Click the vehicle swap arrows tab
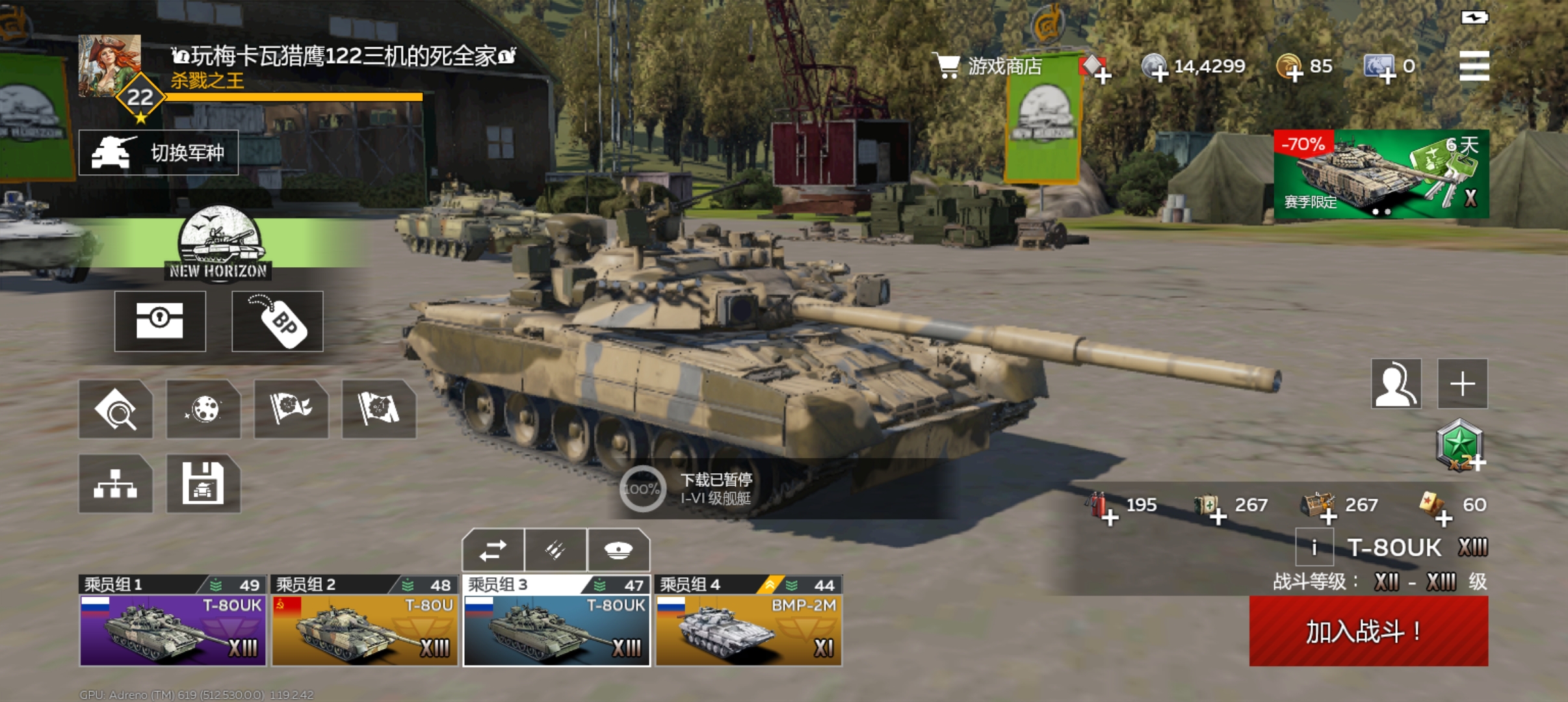1568x702 pixels. point(493,551)
